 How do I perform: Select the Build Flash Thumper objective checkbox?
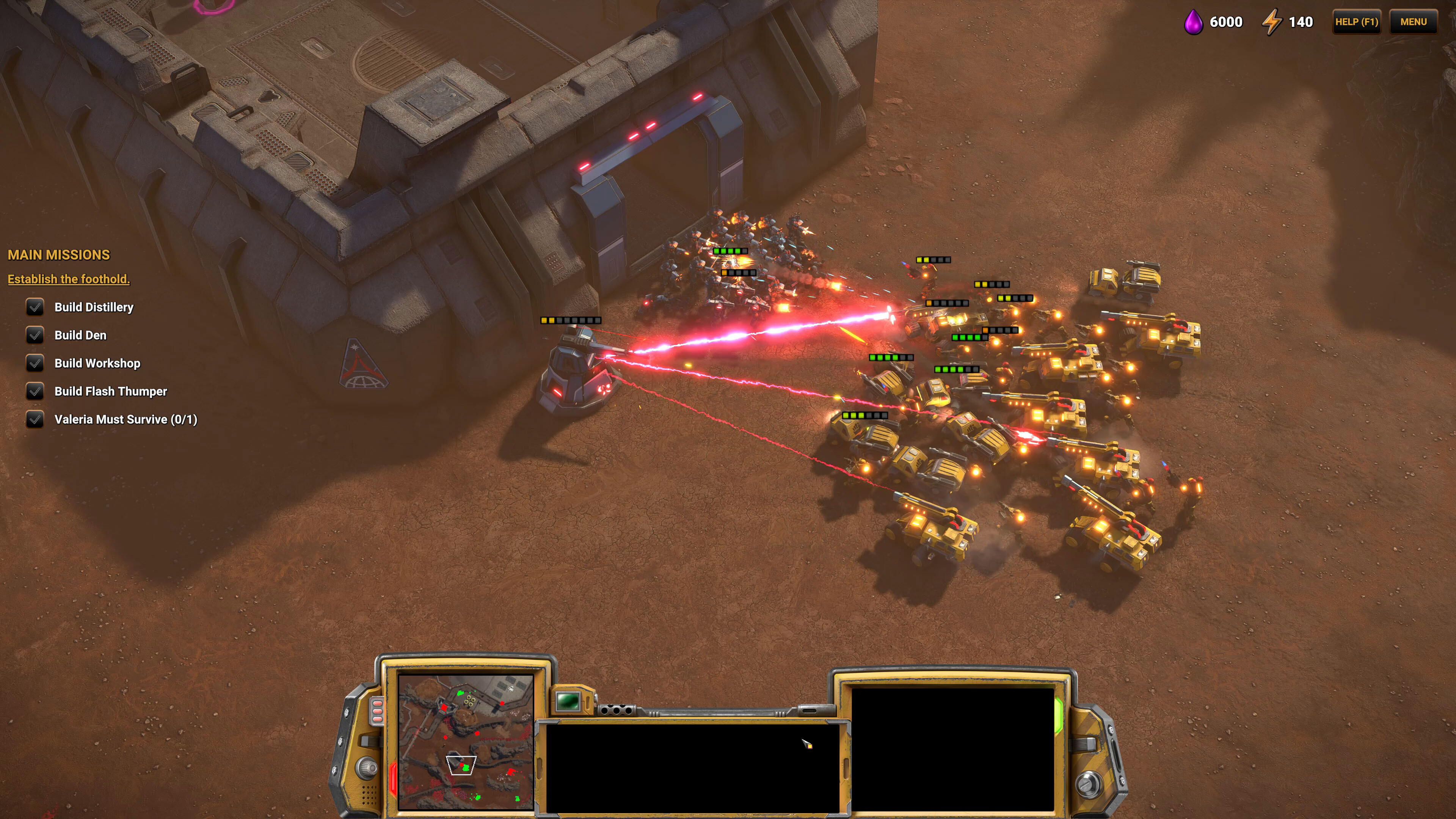pos(35,391)
